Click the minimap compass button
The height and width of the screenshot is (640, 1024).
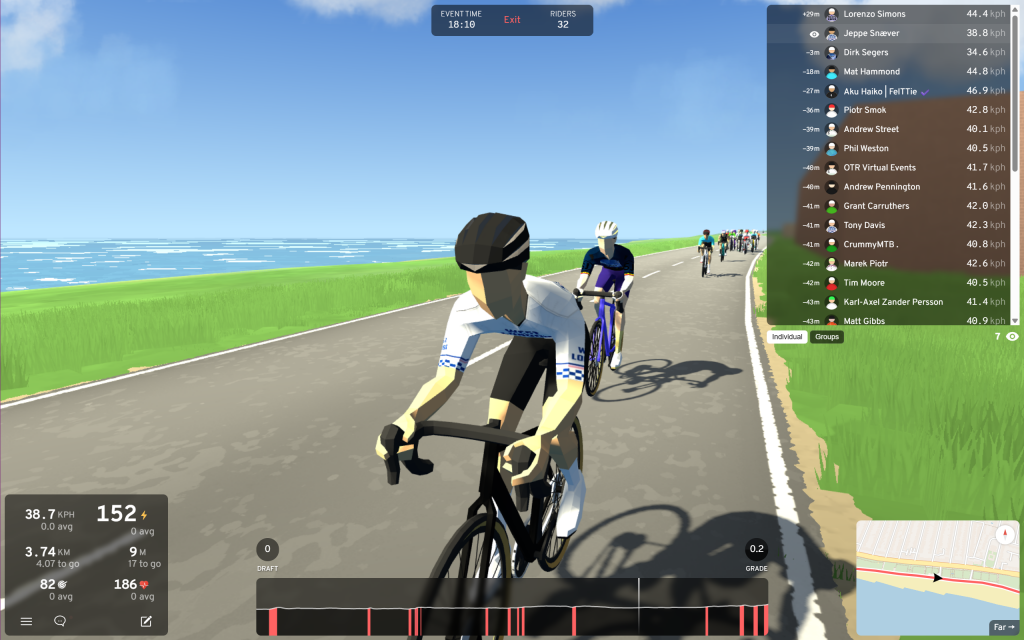(x=1005, y=535)
